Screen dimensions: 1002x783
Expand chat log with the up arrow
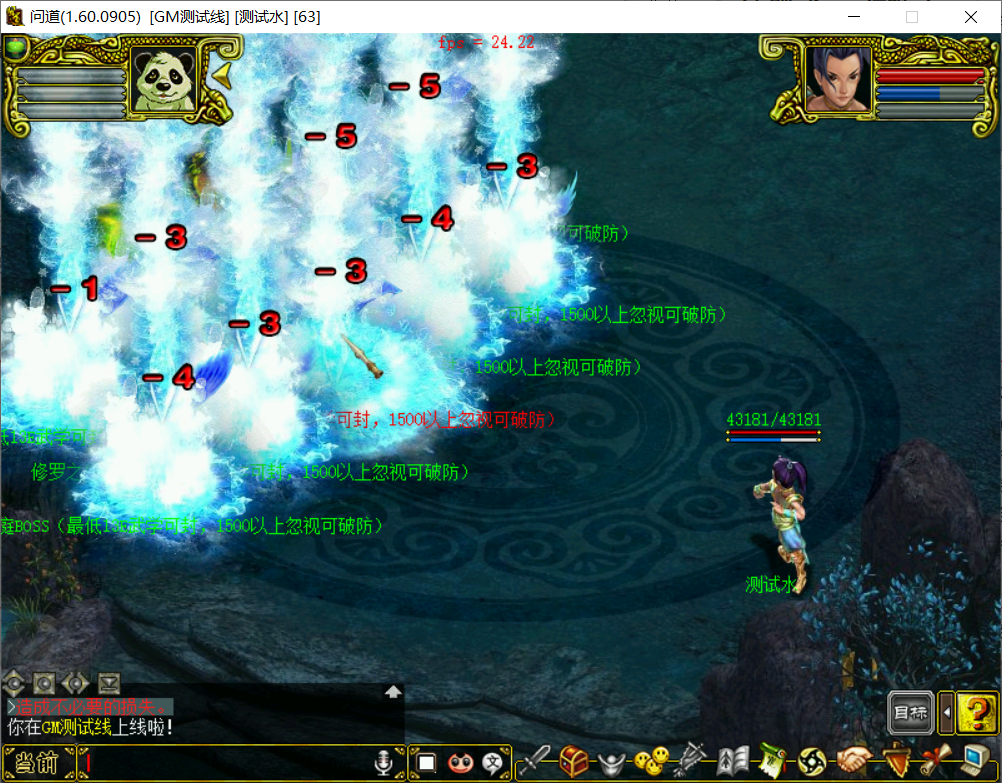(393, 691)
